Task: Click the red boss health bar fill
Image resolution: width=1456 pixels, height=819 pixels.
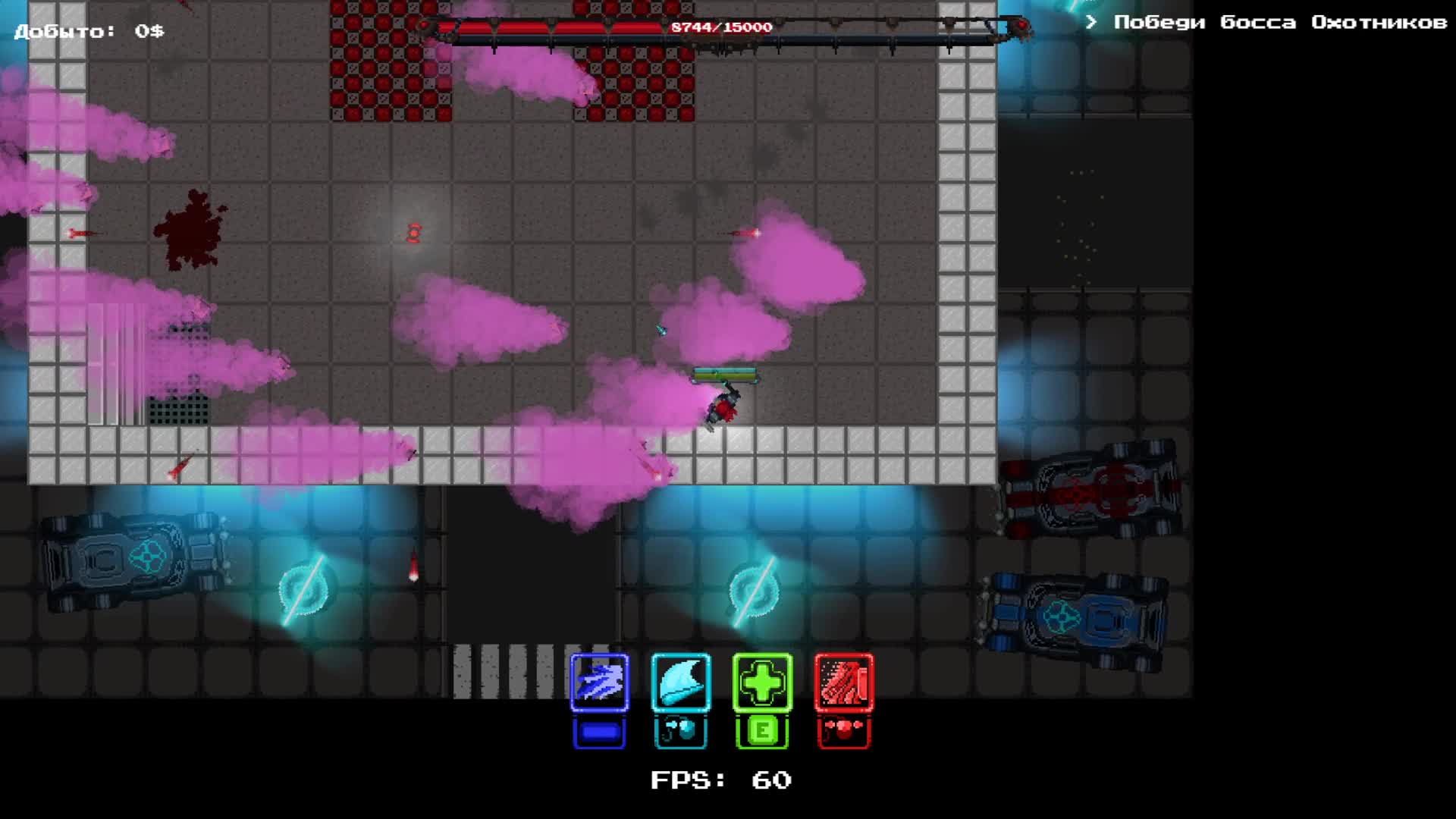Action: click(x=554, y=25)
